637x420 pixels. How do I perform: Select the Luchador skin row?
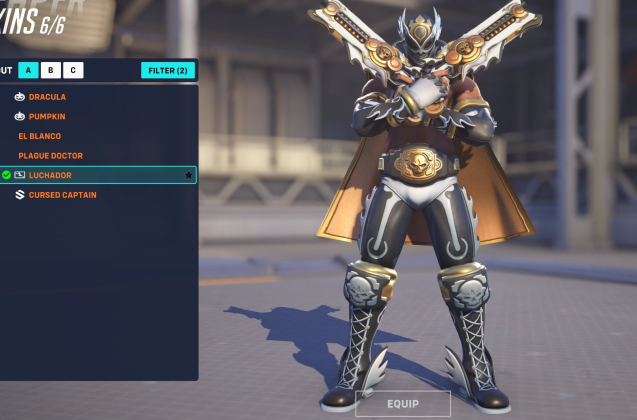(x=90, y=175)
